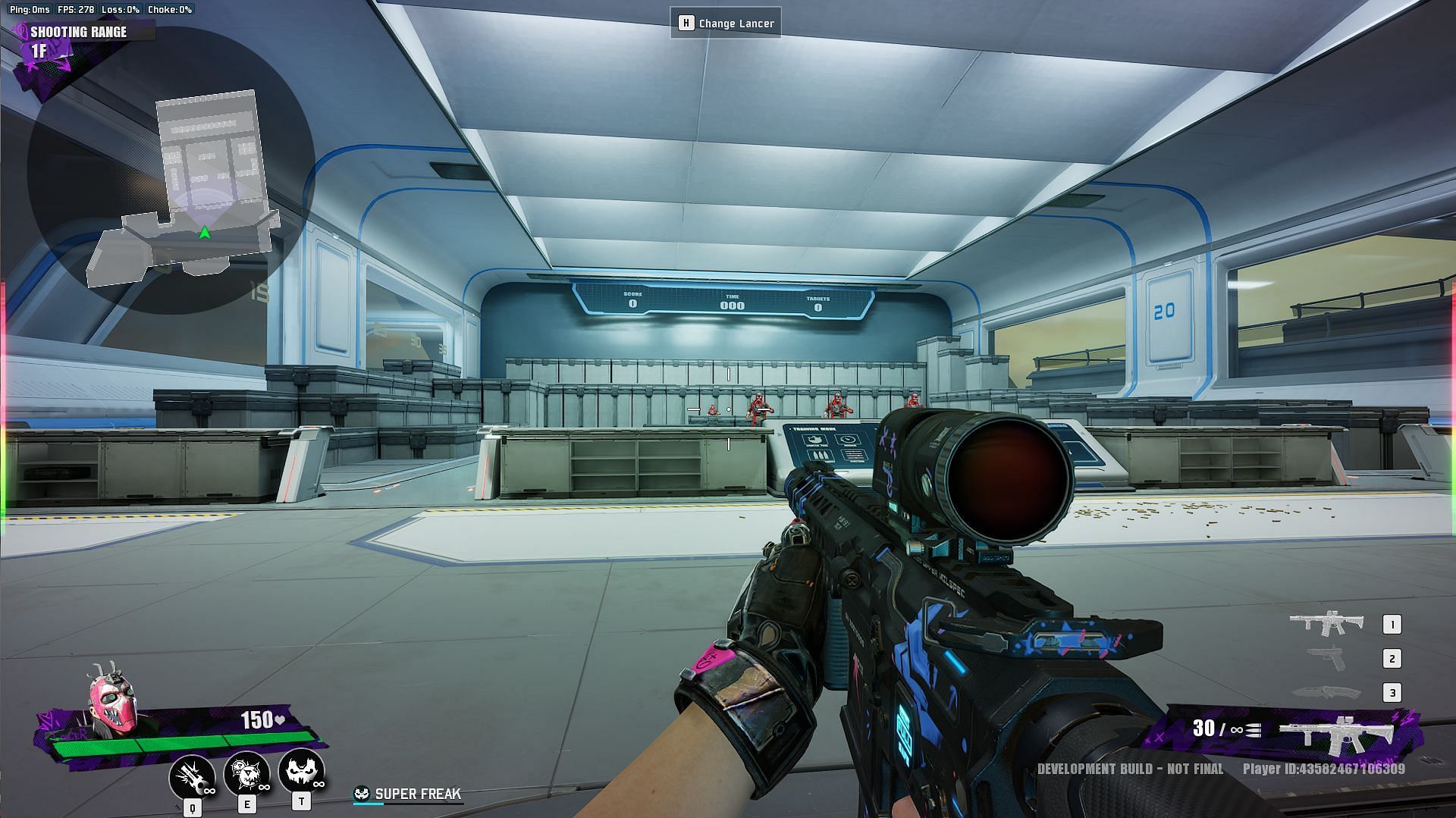Click the equipped rifle icon beside ammo
This screenshot has width=1456, height=818.
point(1336,732)
